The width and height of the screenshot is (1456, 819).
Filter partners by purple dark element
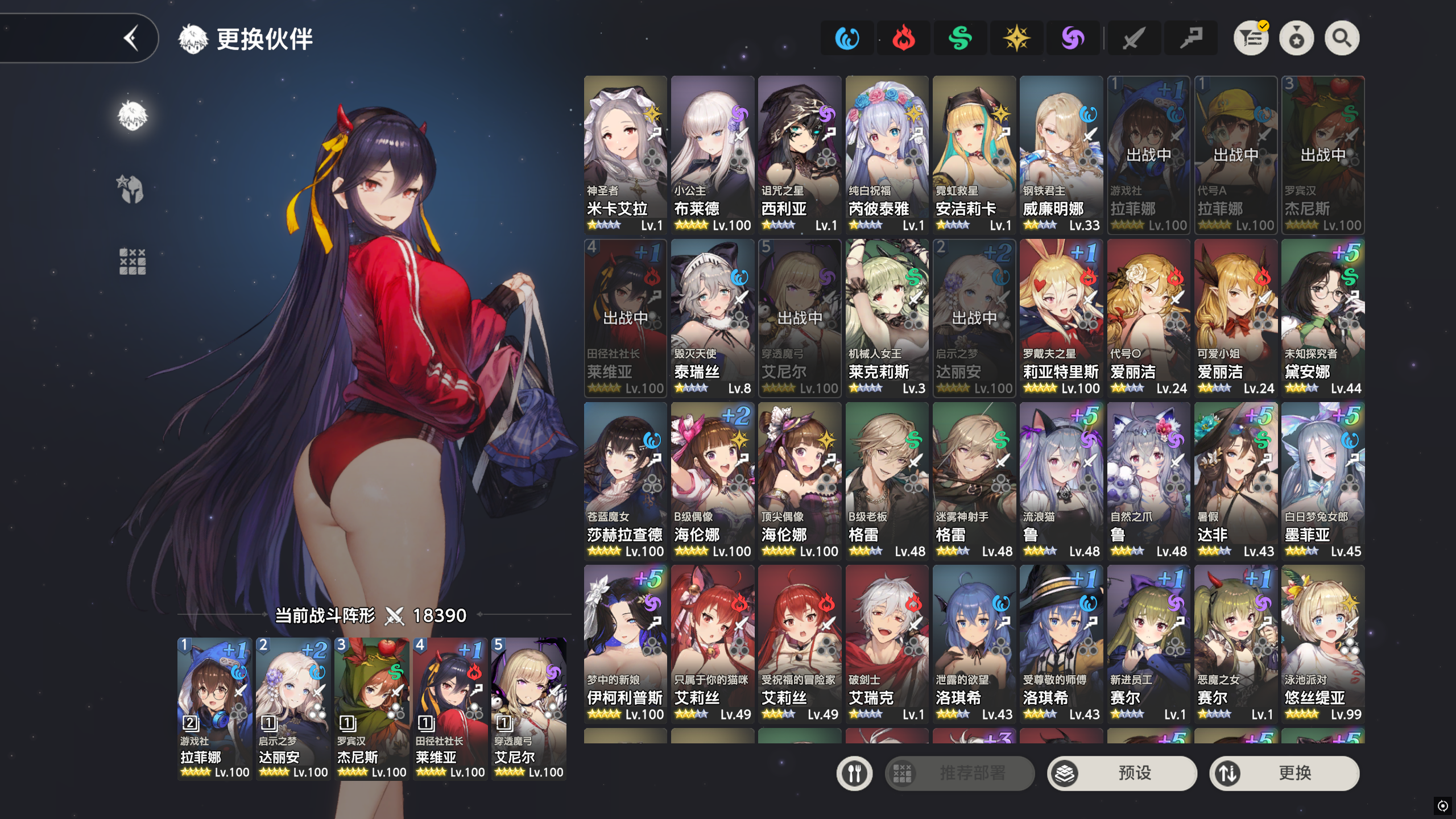(x=1073, y=39)
